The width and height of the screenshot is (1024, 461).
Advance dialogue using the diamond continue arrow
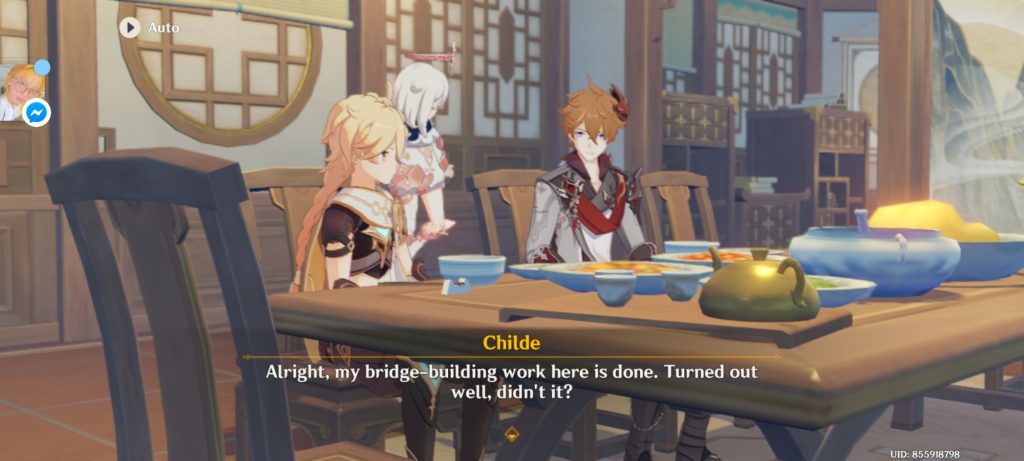(x=512, y=434)
